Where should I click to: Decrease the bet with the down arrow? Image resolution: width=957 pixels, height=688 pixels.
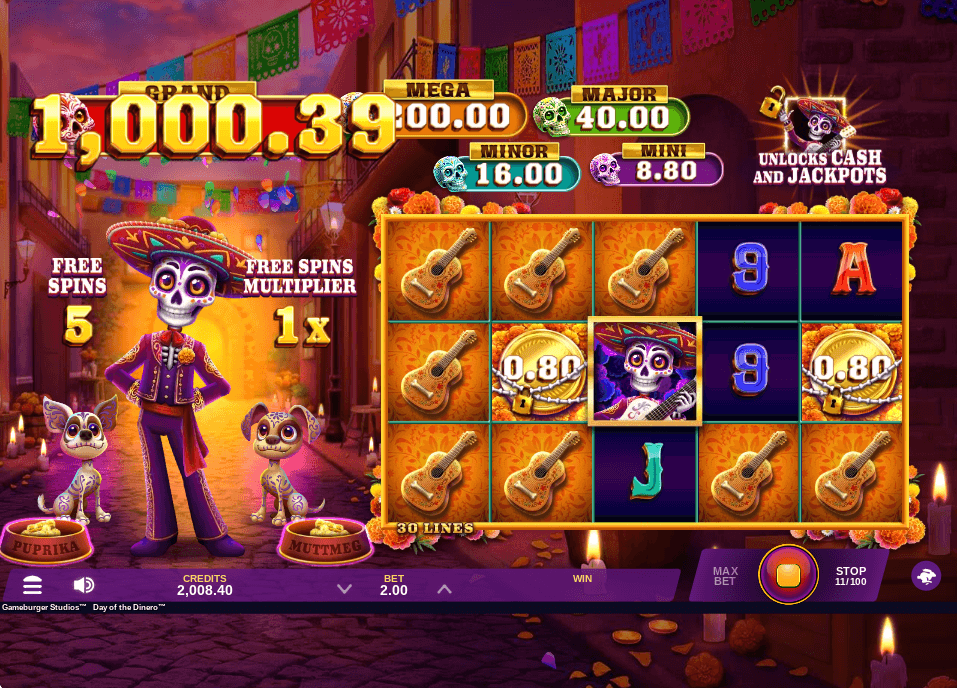pos(344,589)
